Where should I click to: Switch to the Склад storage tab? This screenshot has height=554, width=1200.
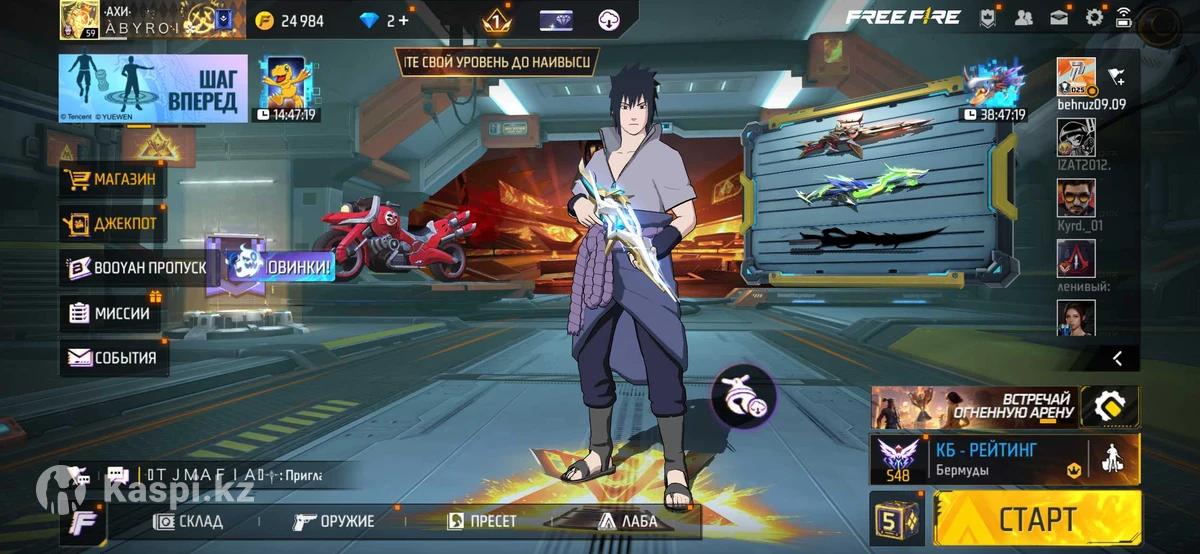pyautogui.click(x=188, y=521)
